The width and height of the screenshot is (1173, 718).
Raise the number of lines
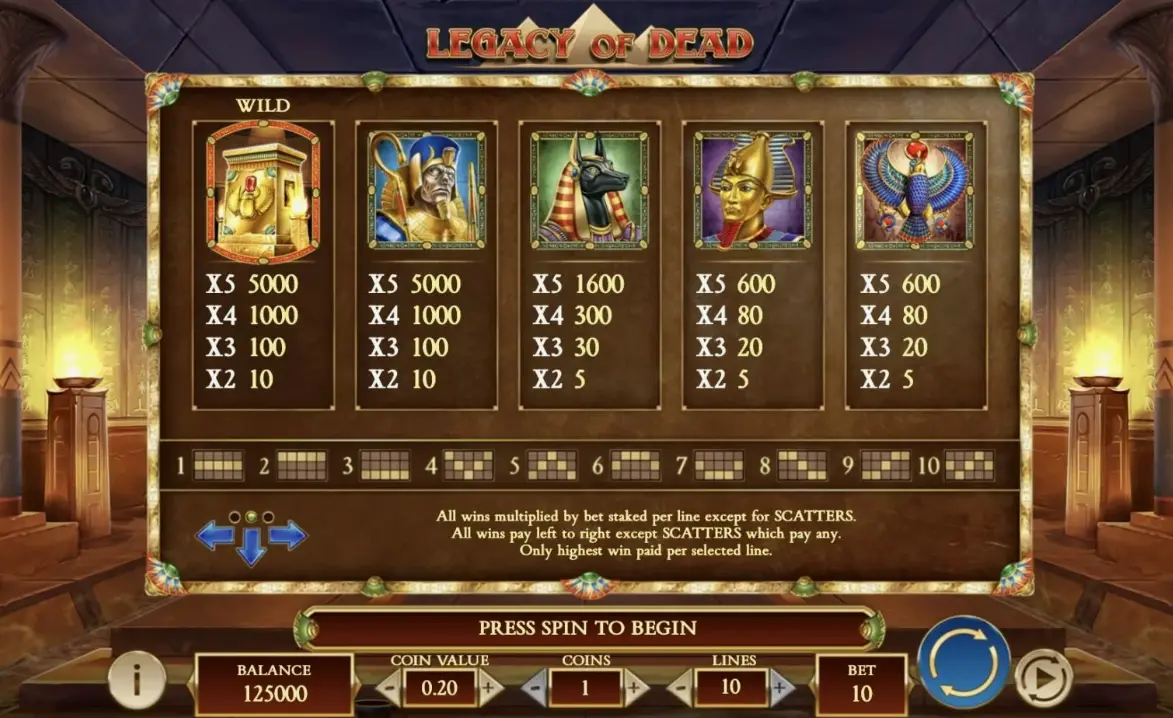(x=780, y=688)
